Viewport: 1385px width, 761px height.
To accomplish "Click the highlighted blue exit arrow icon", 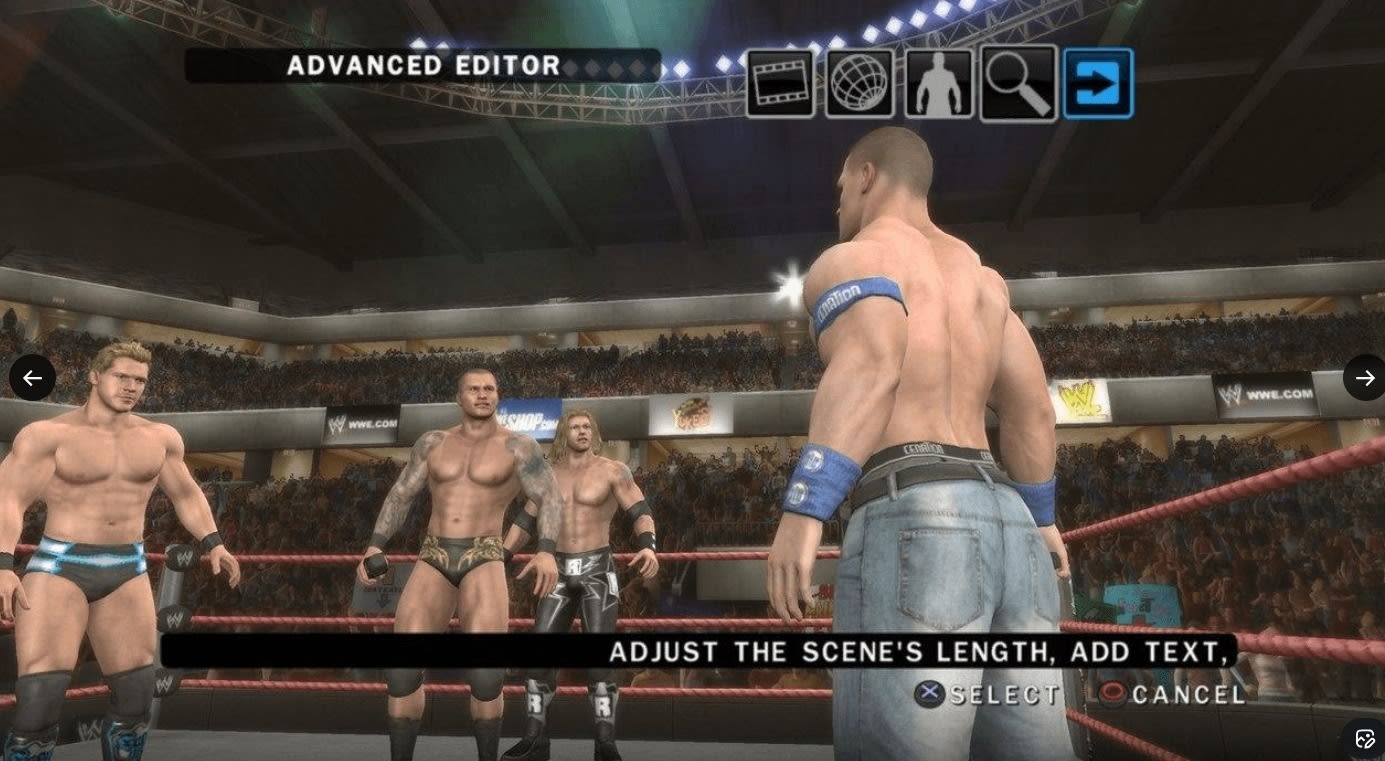I will [x=1098, y=84].
